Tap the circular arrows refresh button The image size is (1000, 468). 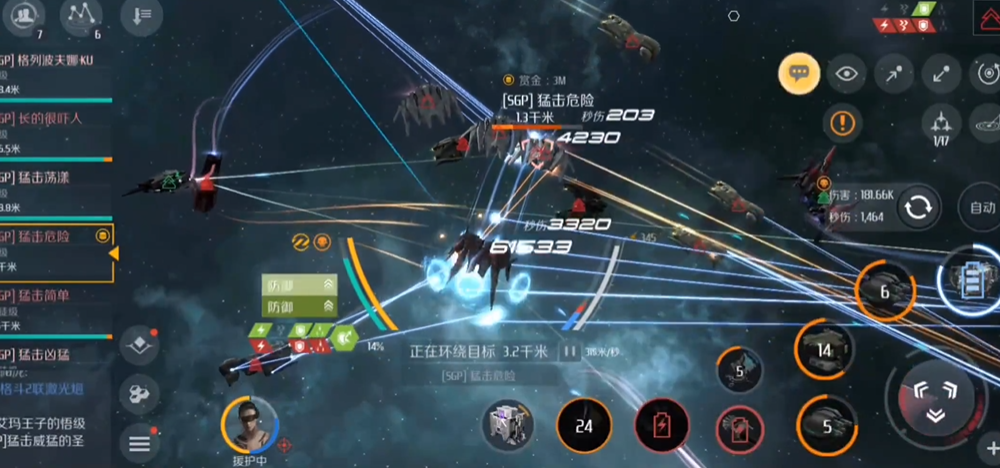click(917, 208)
